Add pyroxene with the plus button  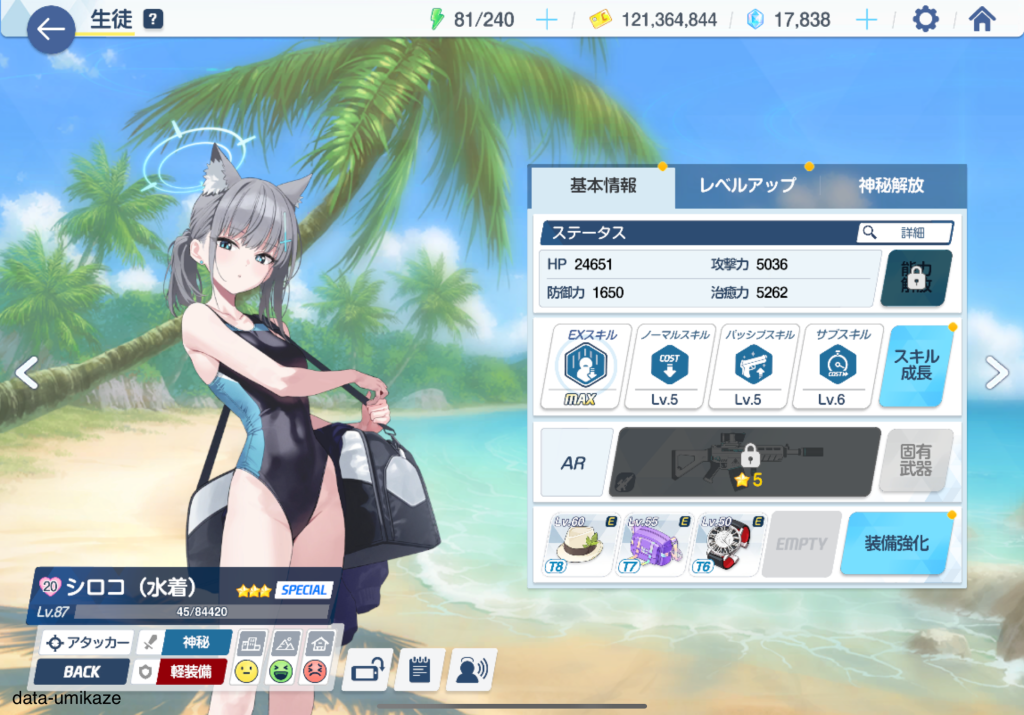[x=866, y=20]
